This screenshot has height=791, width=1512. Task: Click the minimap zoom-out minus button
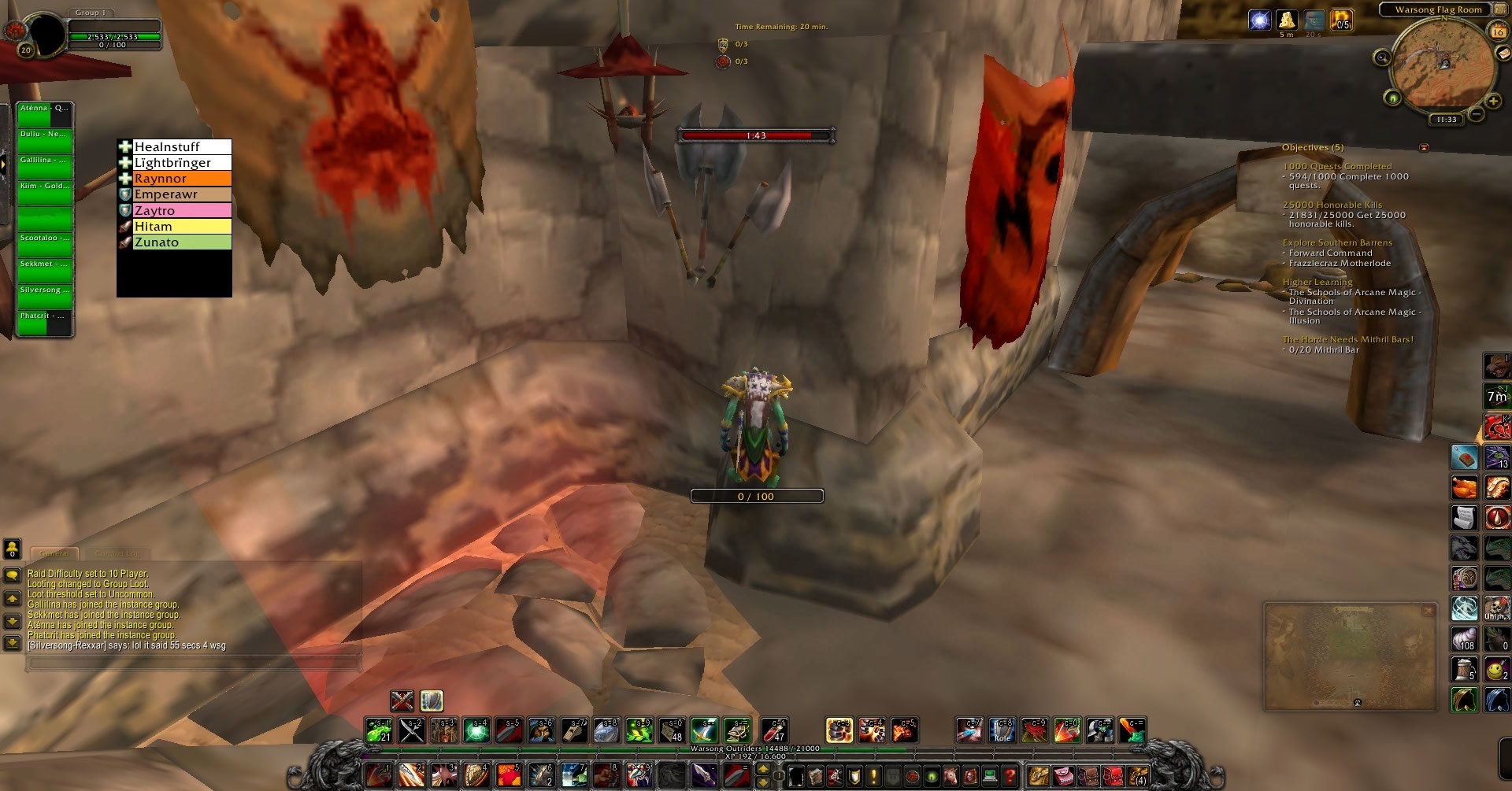click(1477, 114)
